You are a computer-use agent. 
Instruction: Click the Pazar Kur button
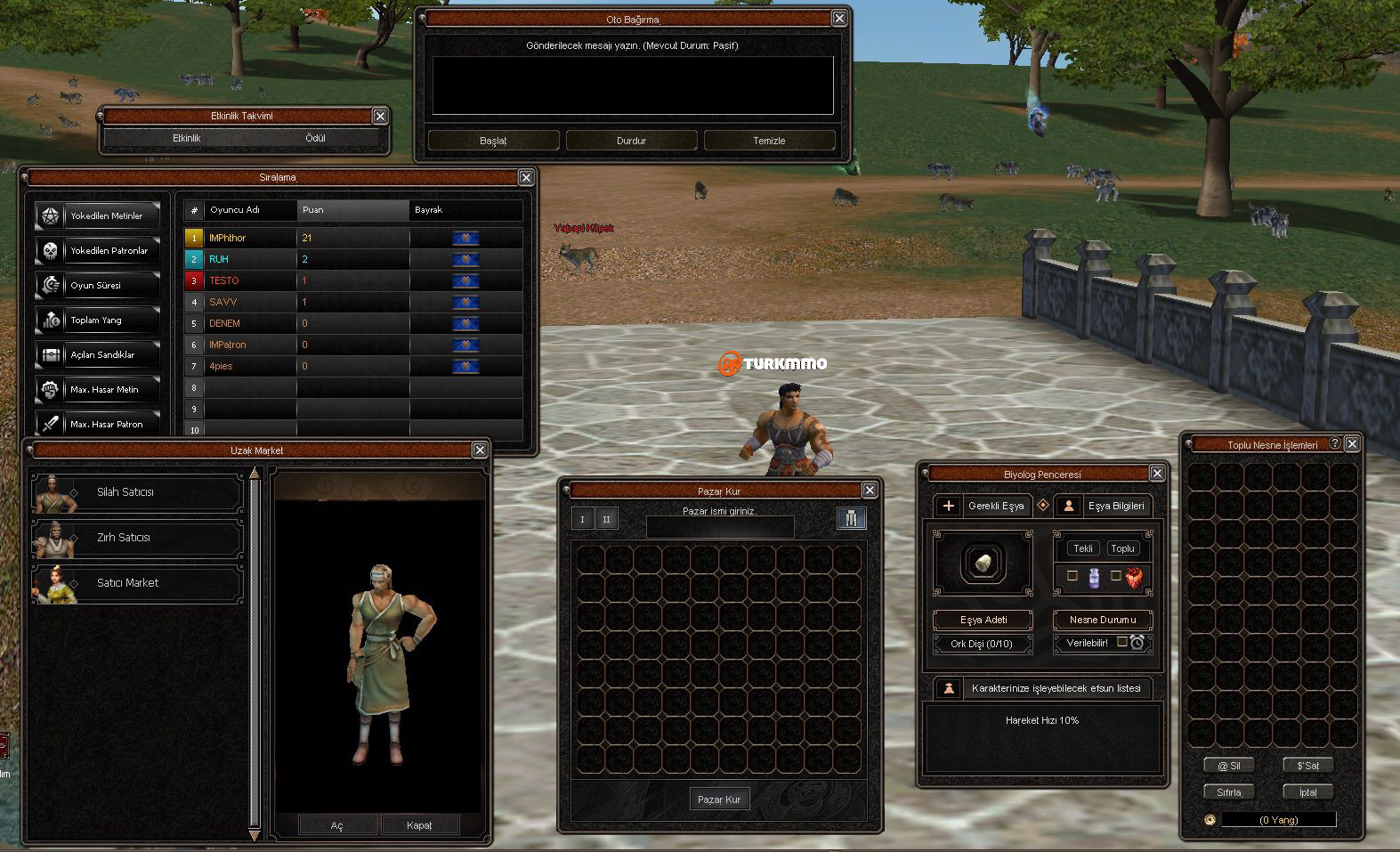tap(719, 799)
